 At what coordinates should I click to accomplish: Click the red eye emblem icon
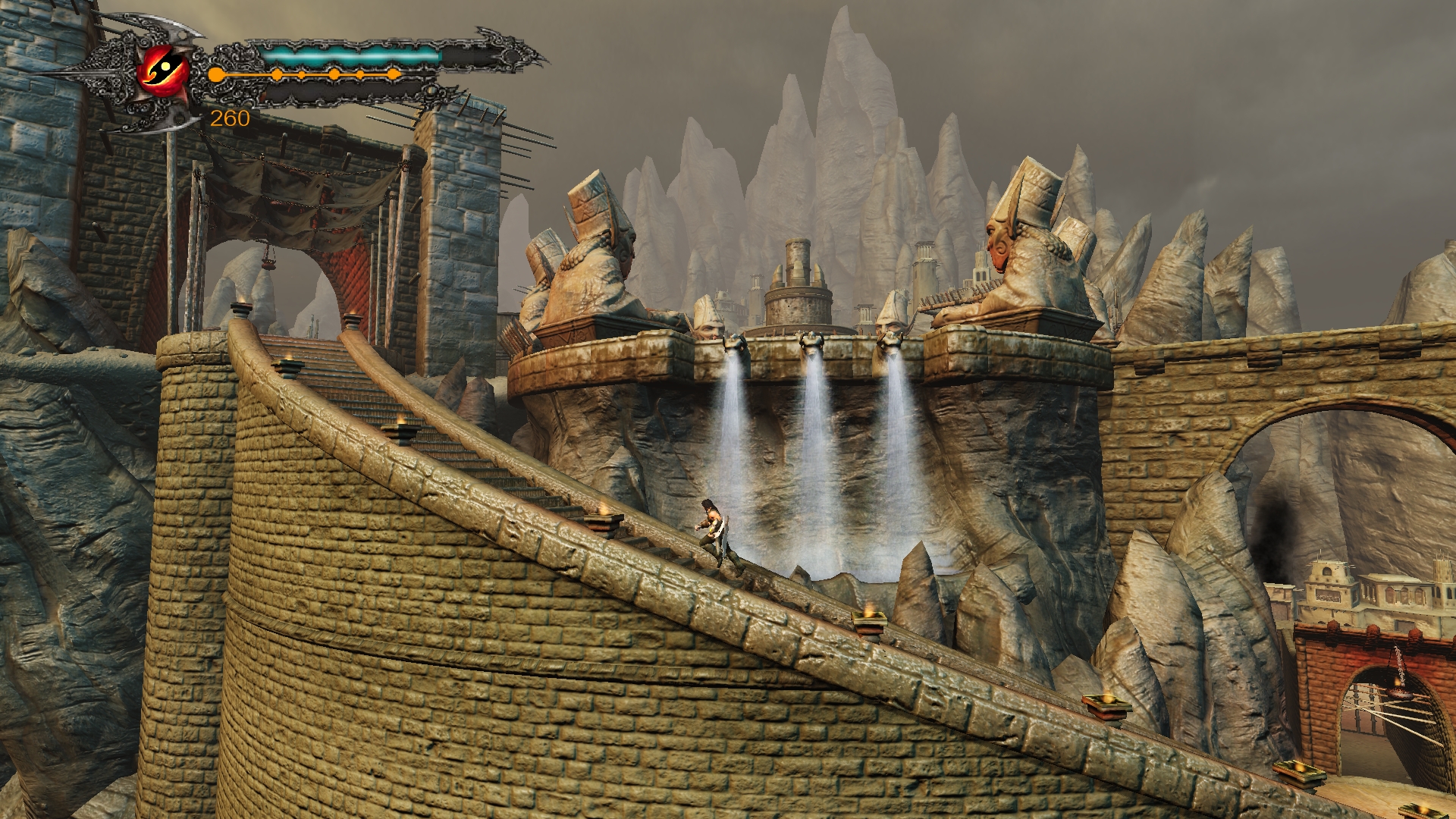click(164, 71)
